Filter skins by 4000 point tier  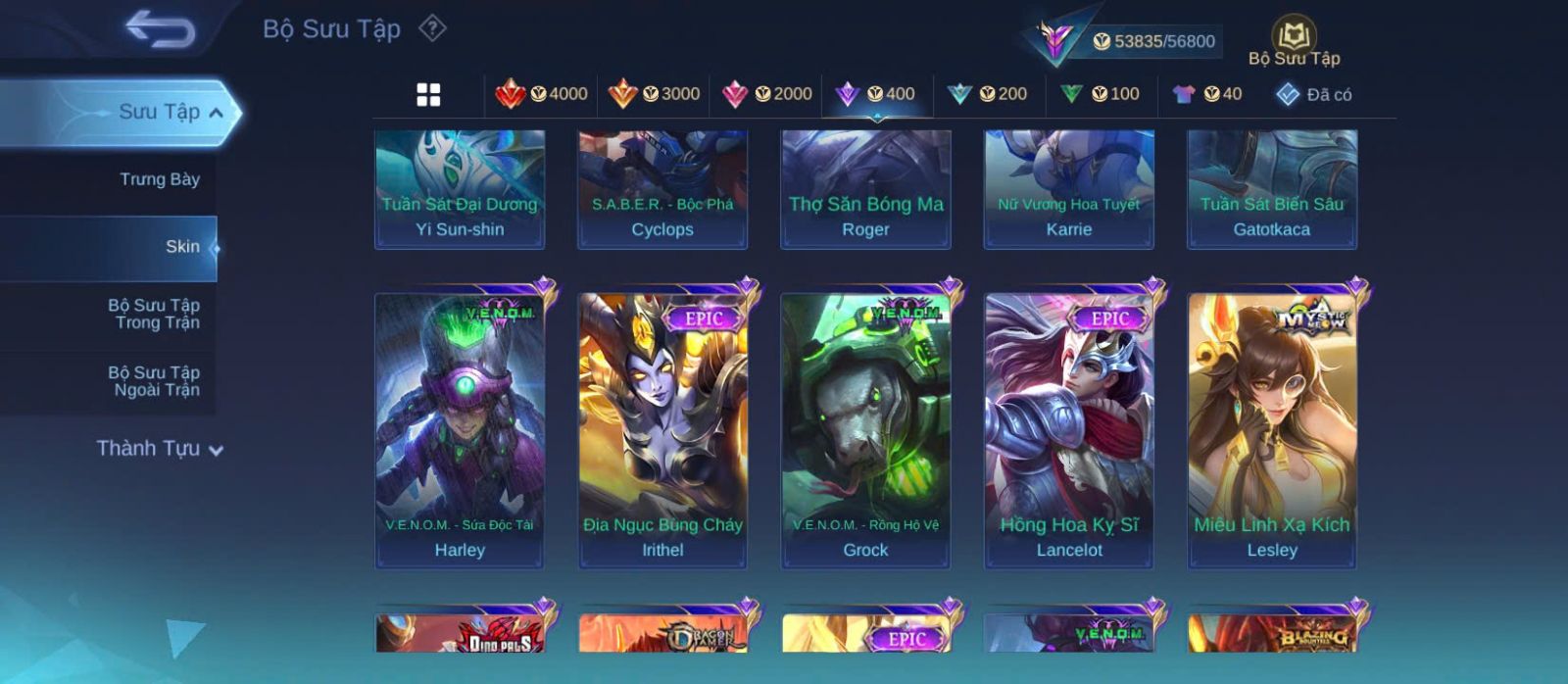[x=541, y=94]
